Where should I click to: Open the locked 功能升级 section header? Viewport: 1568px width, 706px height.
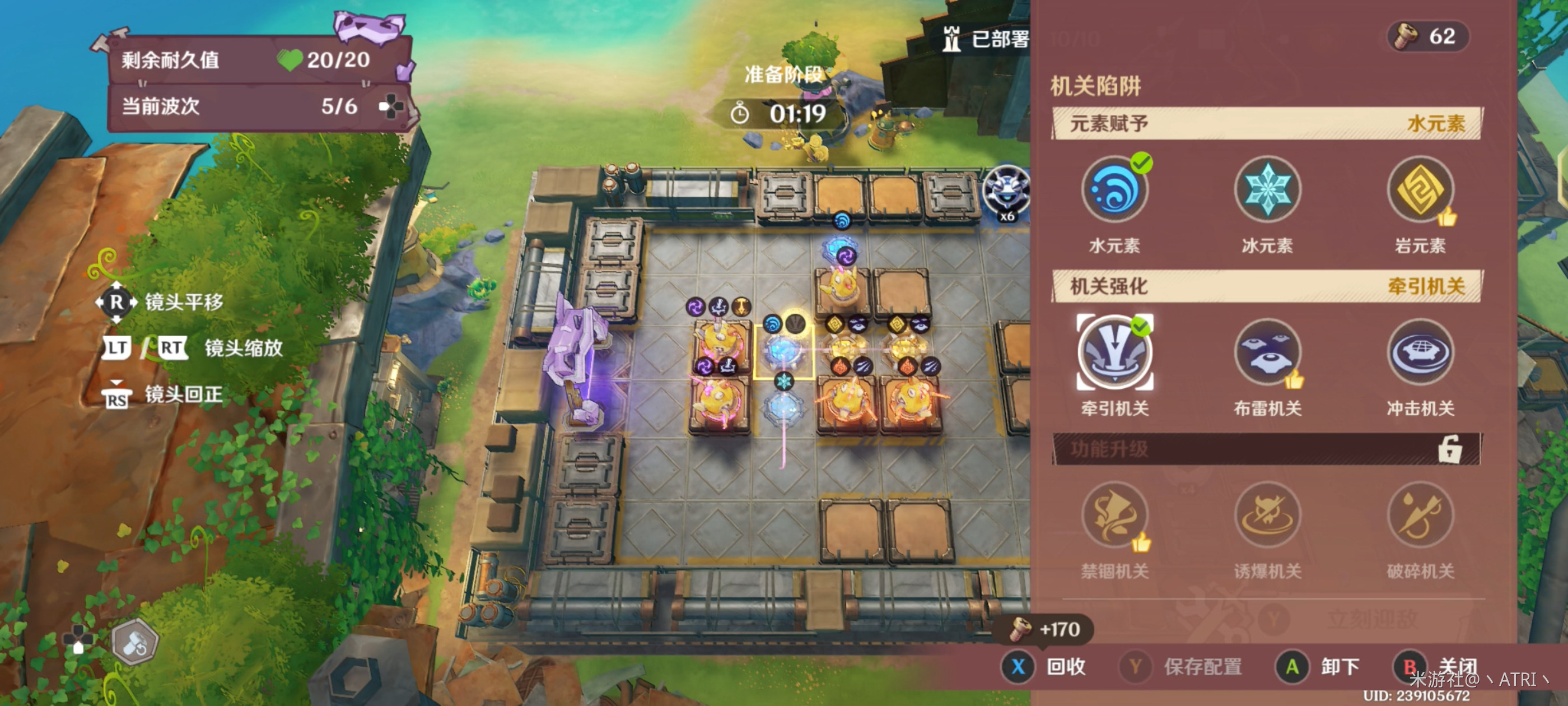pyautogui.click(x=1266, y=449)
